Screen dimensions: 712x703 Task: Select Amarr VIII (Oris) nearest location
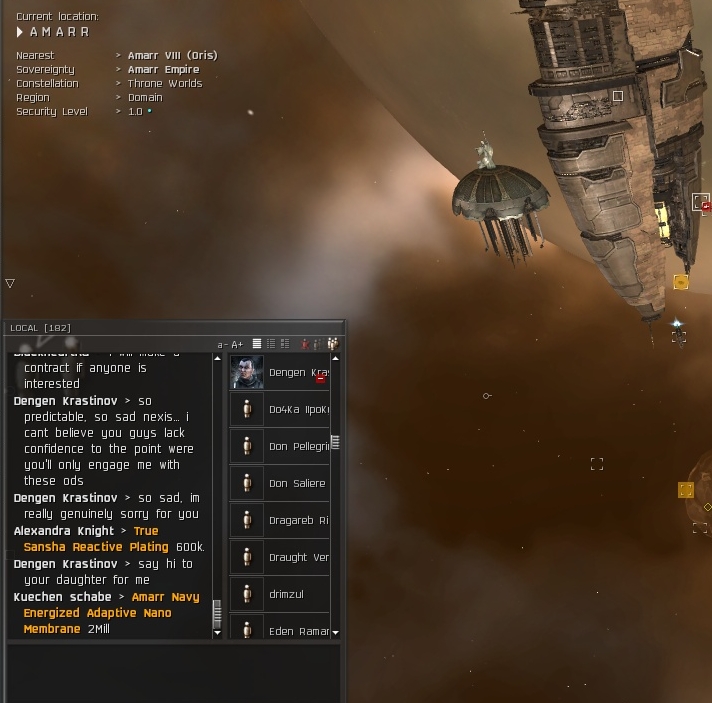pyautogui.click(x=172, y=55)
